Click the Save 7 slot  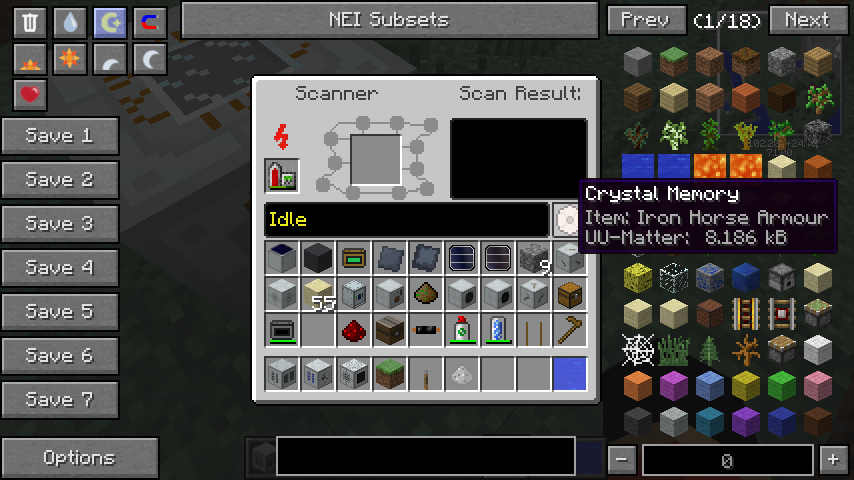pos(60,400)
